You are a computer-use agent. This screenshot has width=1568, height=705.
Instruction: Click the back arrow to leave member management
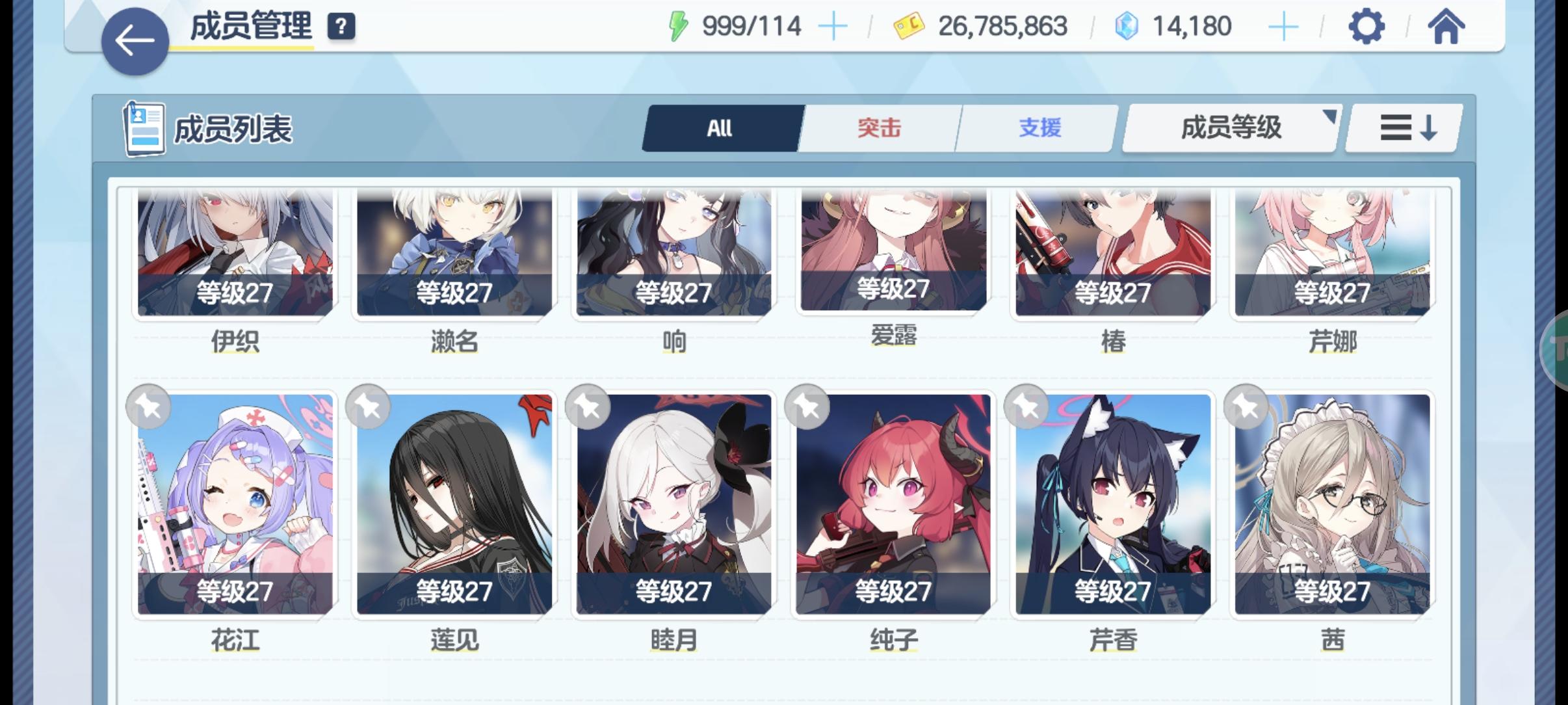(x=134, y=40)
